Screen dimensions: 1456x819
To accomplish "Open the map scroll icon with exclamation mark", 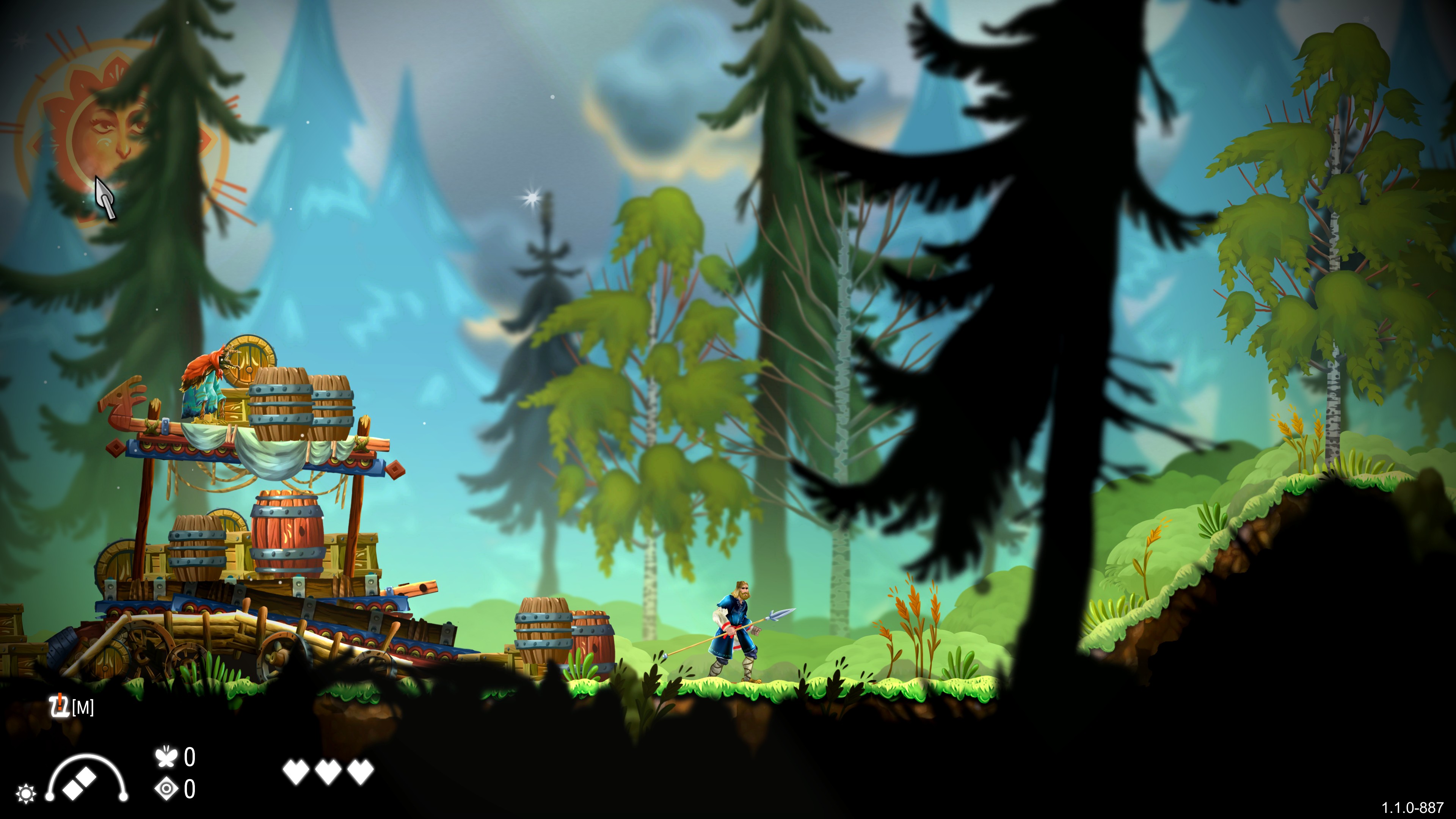I will click(x=58, y=706).
